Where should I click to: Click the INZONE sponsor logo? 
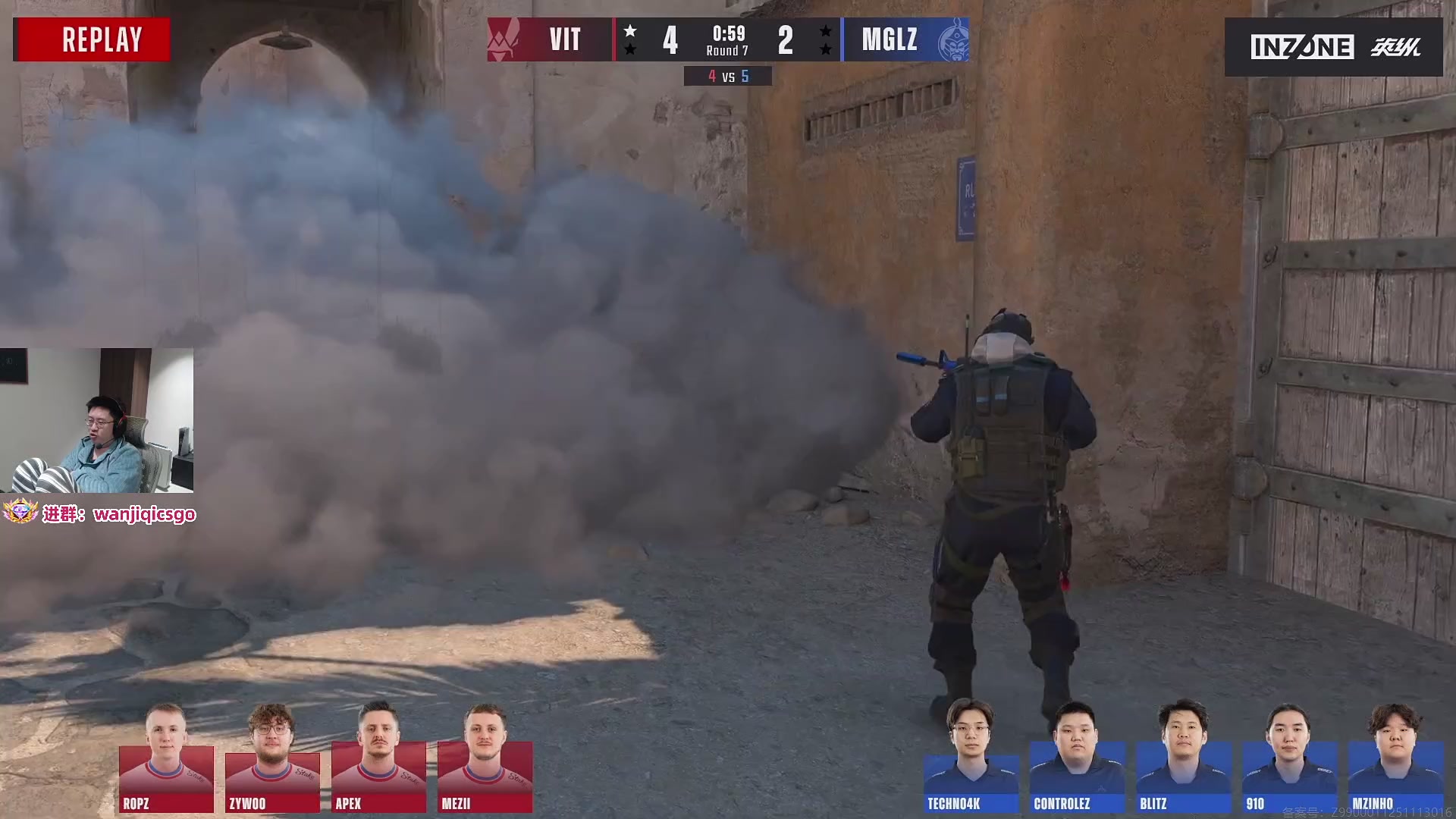pos(1301,47)
